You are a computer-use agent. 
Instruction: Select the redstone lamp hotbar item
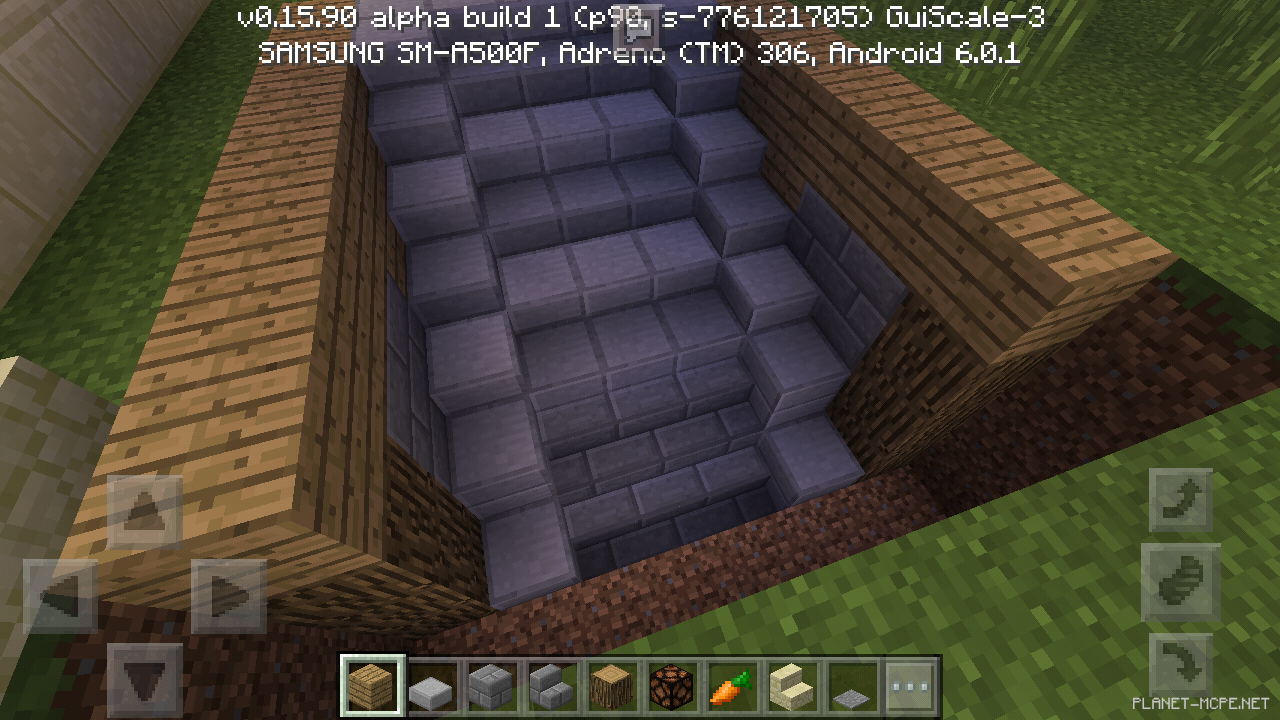(671, 684)
